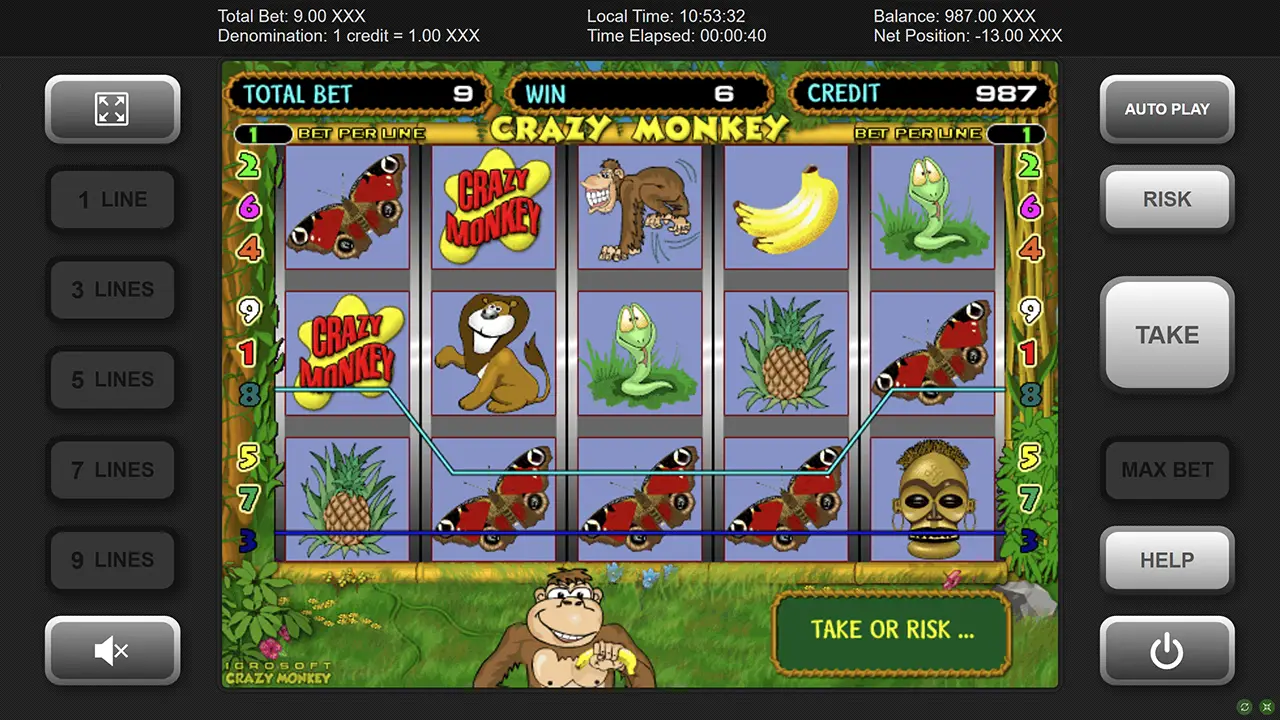Select 9 LINES betting

point(112,560)
